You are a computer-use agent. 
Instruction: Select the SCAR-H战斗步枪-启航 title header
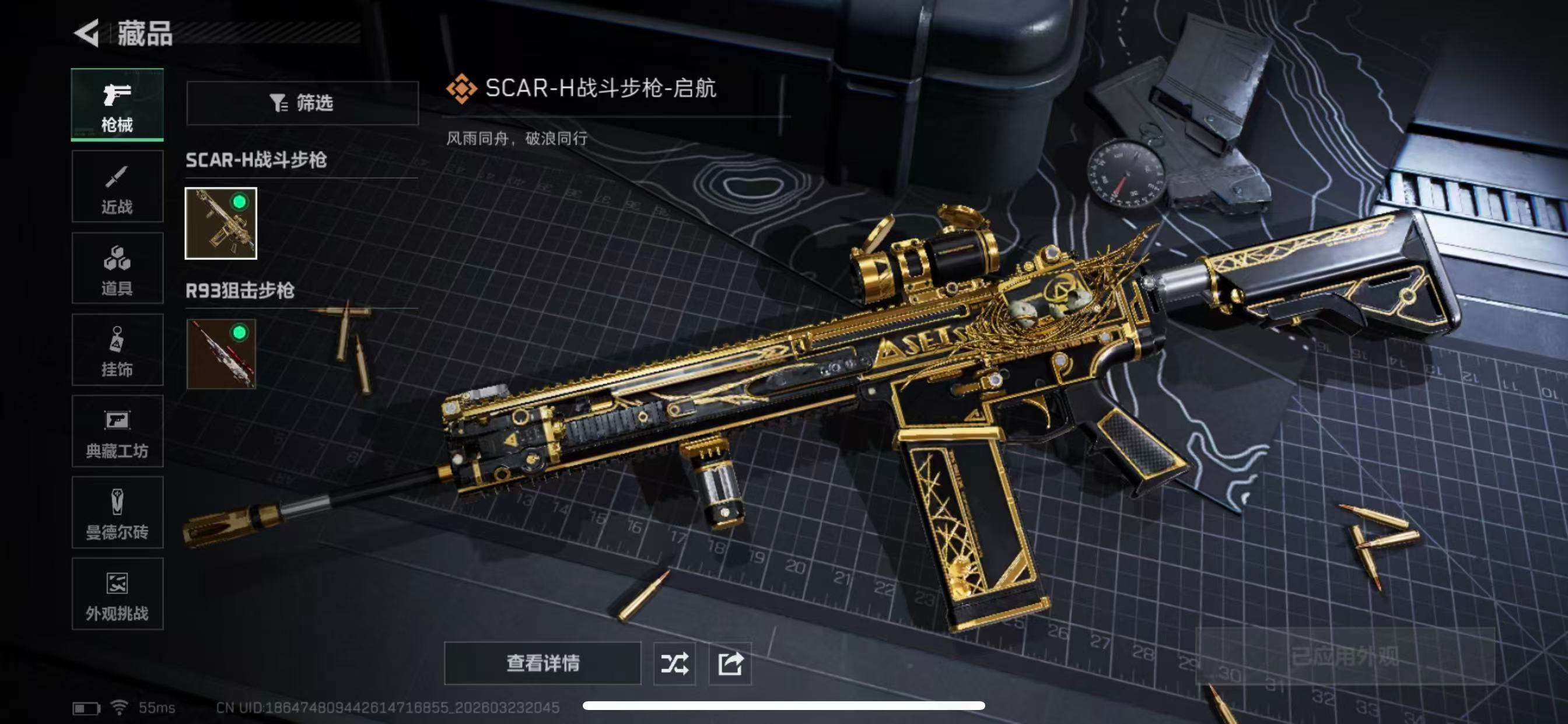[x=600, y=88]
